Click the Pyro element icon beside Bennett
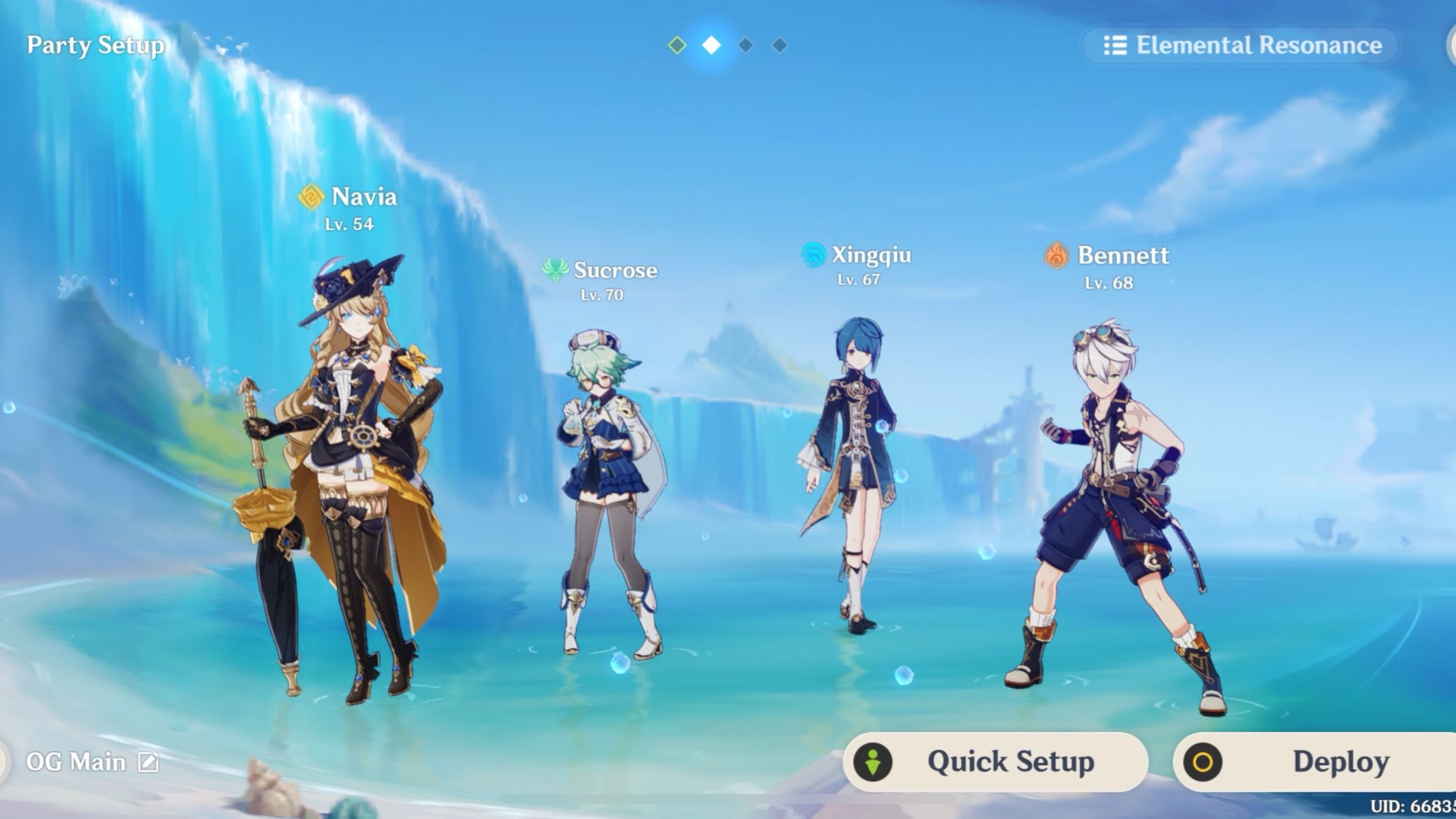1456x819 pixels. [x=1056, y=256]
